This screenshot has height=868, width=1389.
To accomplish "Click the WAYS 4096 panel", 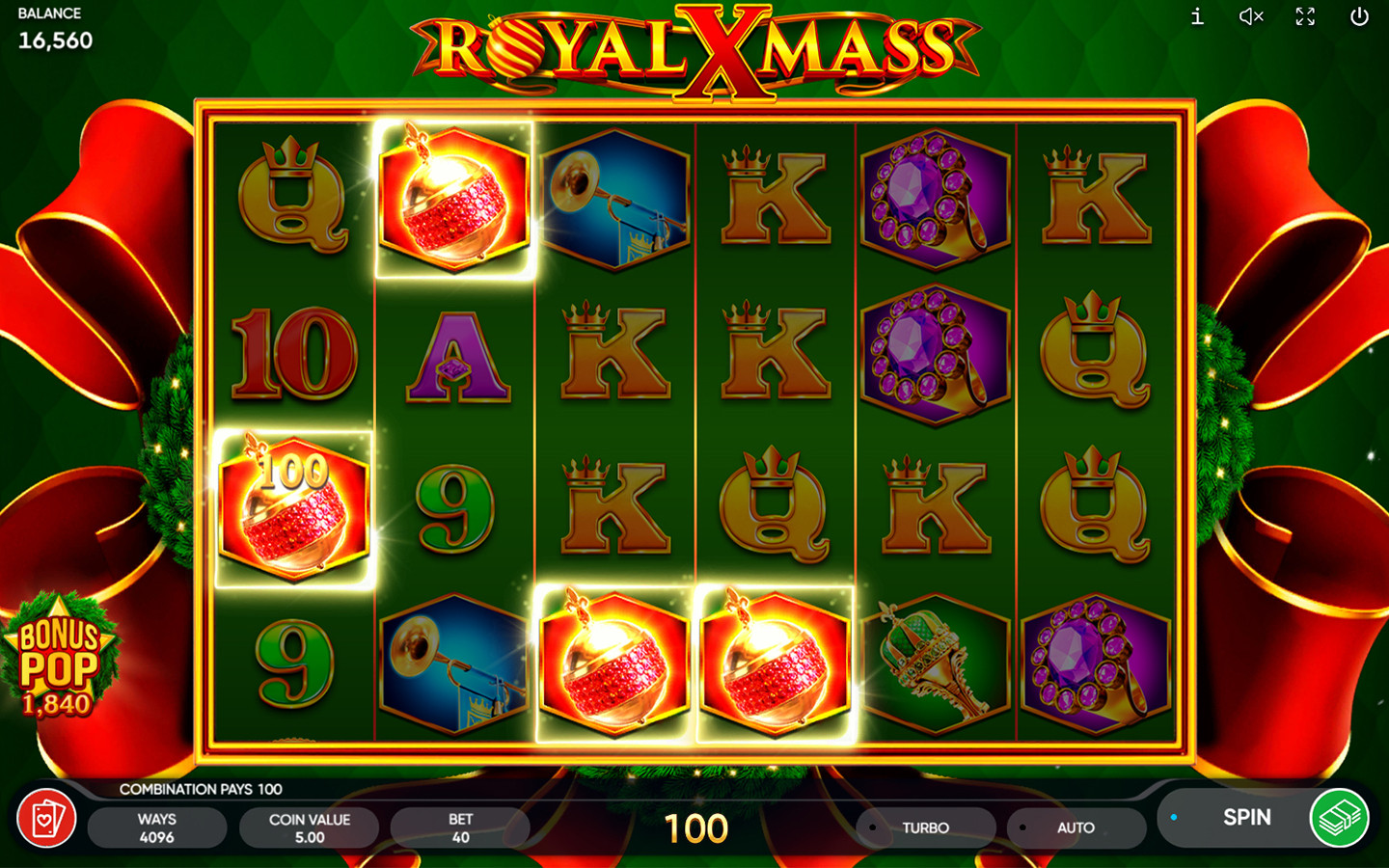I will [x=156, y=827].
